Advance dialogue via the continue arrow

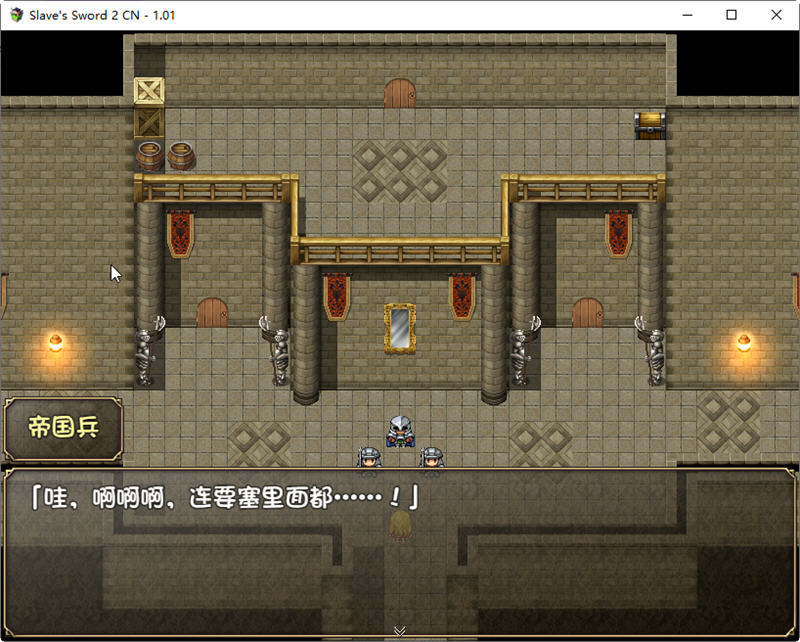click(399, 630)
